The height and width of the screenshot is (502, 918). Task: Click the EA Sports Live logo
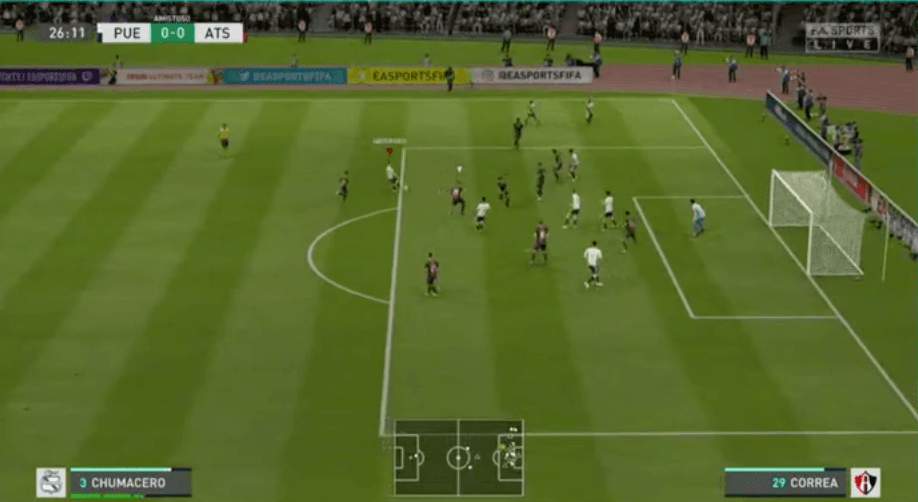pos(842,38)
